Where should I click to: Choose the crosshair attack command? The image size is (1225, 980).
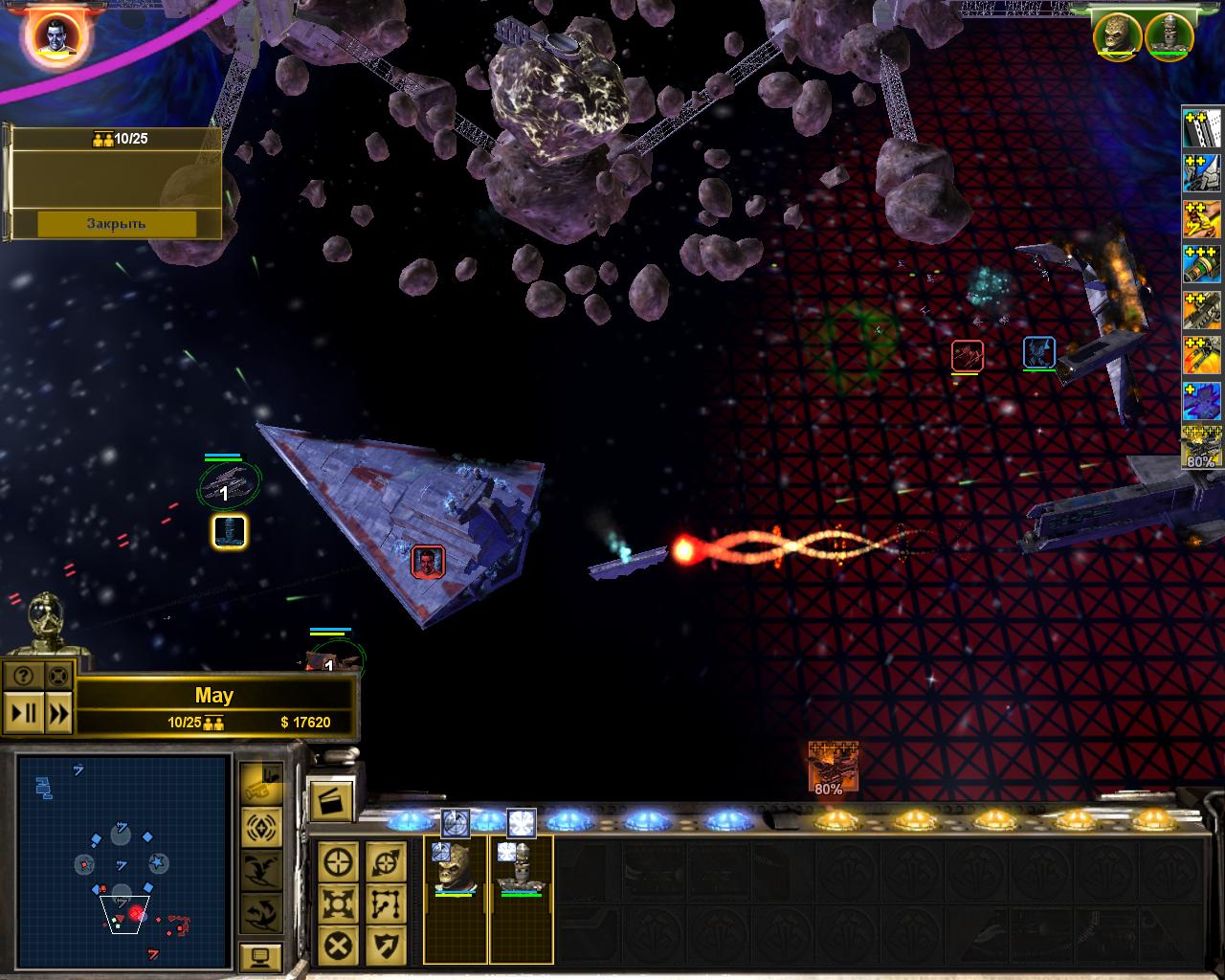point(338,861)
